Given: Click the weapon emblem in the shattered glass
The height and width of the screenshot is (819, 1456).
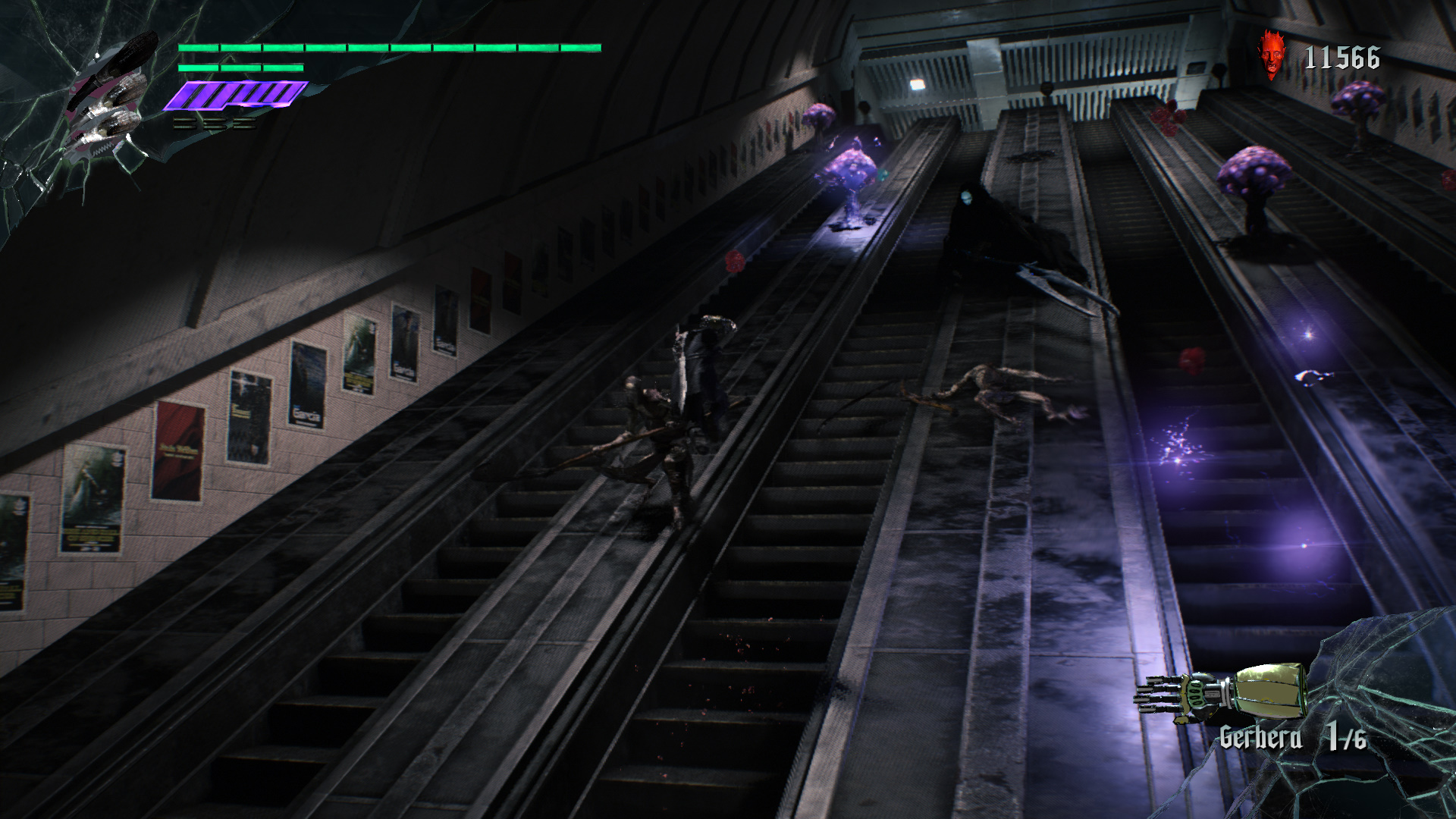Looking at the screenshot, I should tap(106, 99).
